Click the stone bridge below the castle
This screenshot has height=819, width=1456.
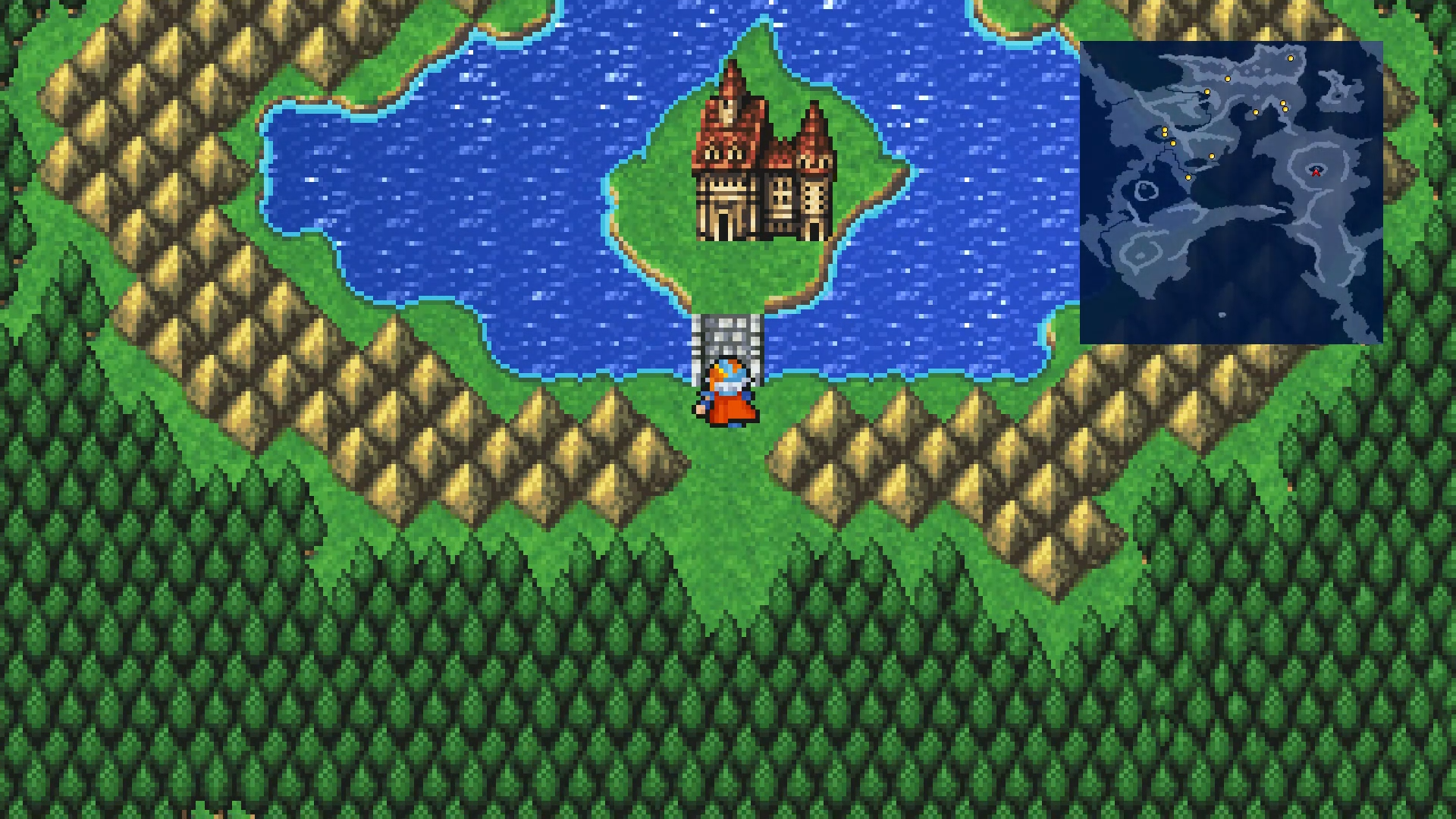[x=726, y=334]
